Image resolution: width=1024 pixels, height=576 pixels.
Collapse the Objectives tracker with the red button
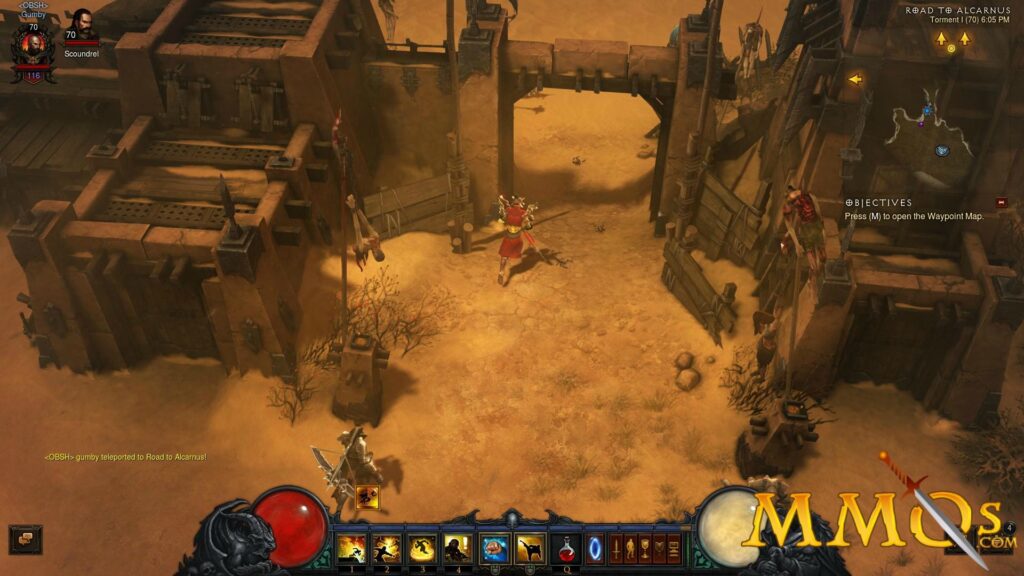[1000, 202]
